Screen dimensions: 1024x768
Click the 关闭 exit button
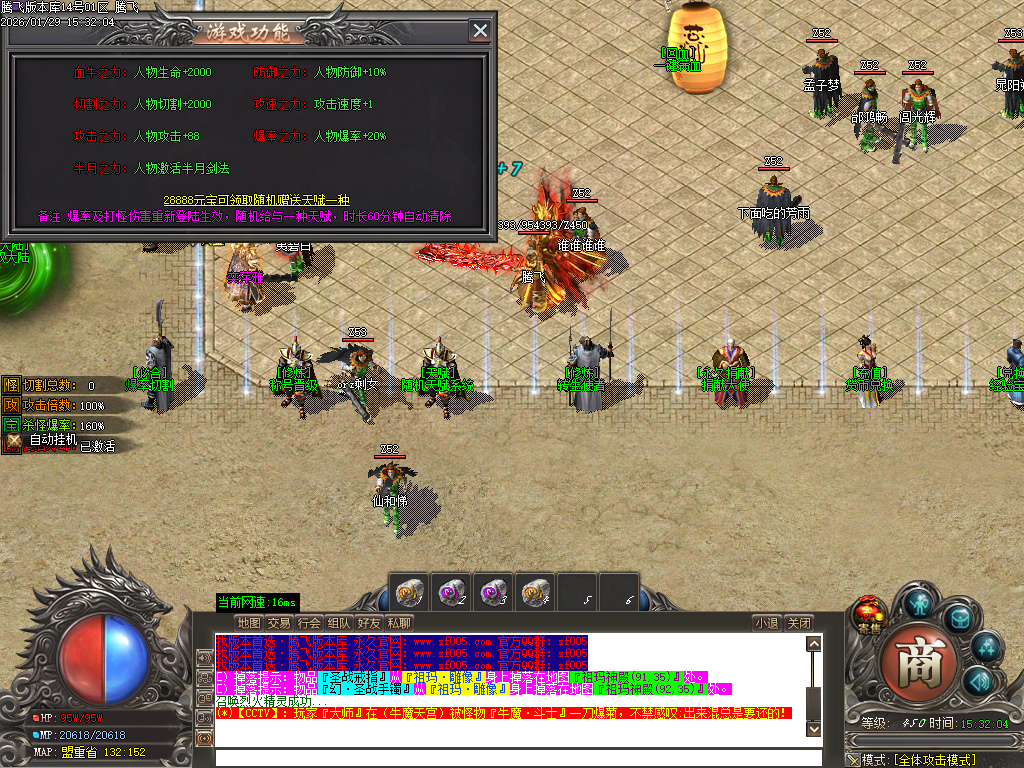click(798, 623)
